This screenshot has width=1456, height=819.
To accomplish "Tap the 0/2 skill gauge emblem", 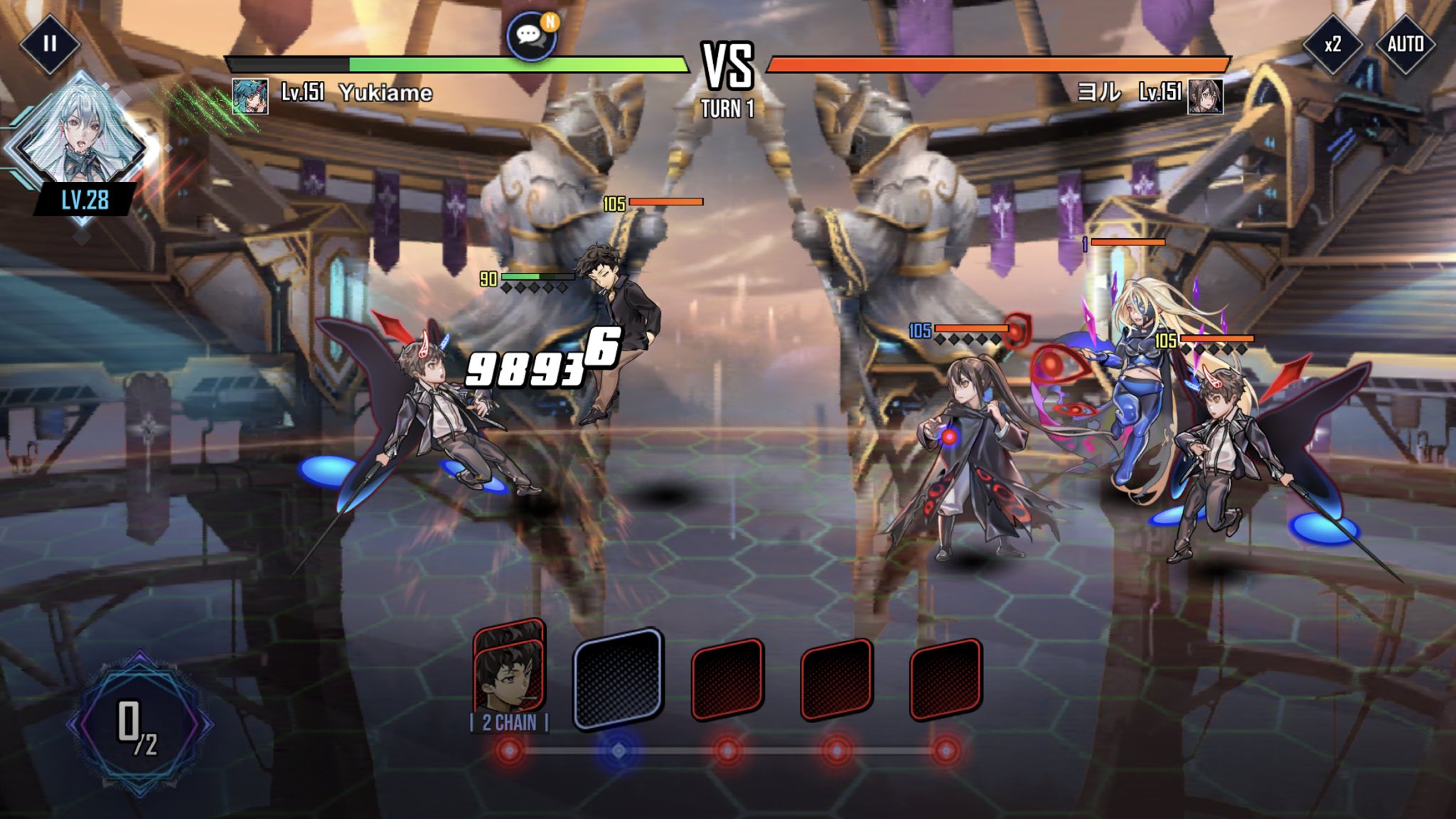I will [x=139, y=725].
